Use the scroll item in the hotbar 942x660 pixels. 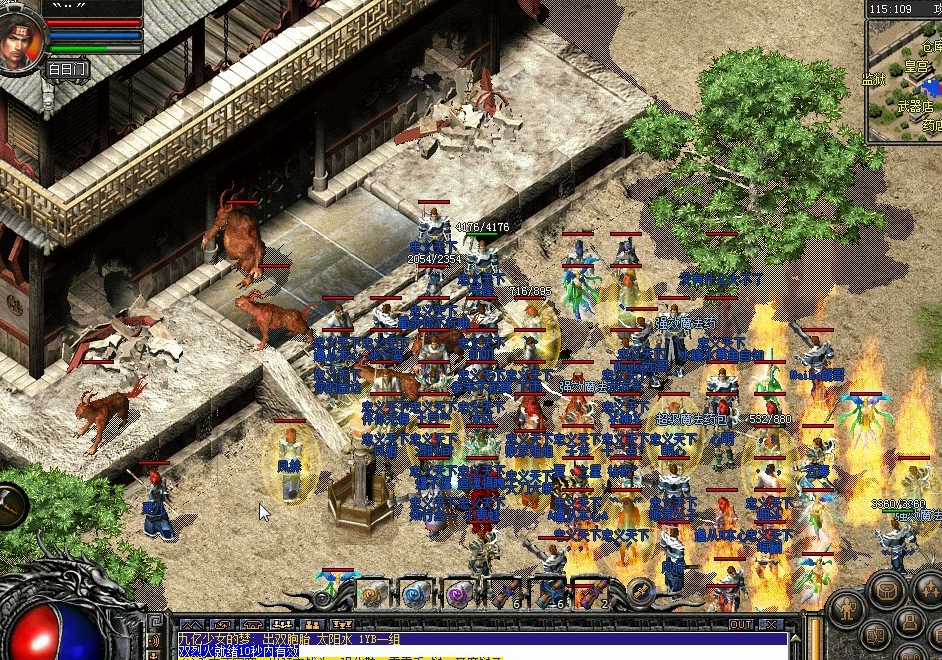[x=374, y=594]
